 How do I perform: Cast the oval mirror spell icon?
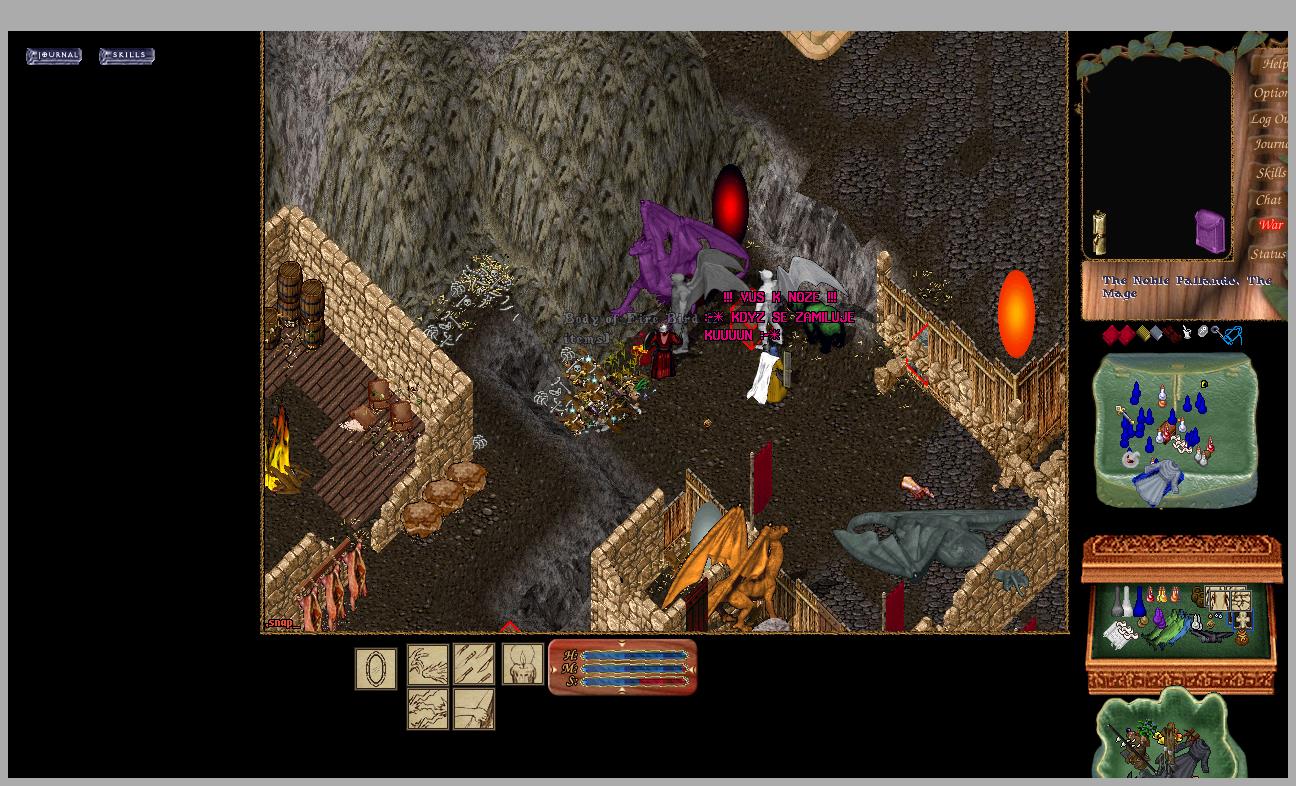pos(376,669)
